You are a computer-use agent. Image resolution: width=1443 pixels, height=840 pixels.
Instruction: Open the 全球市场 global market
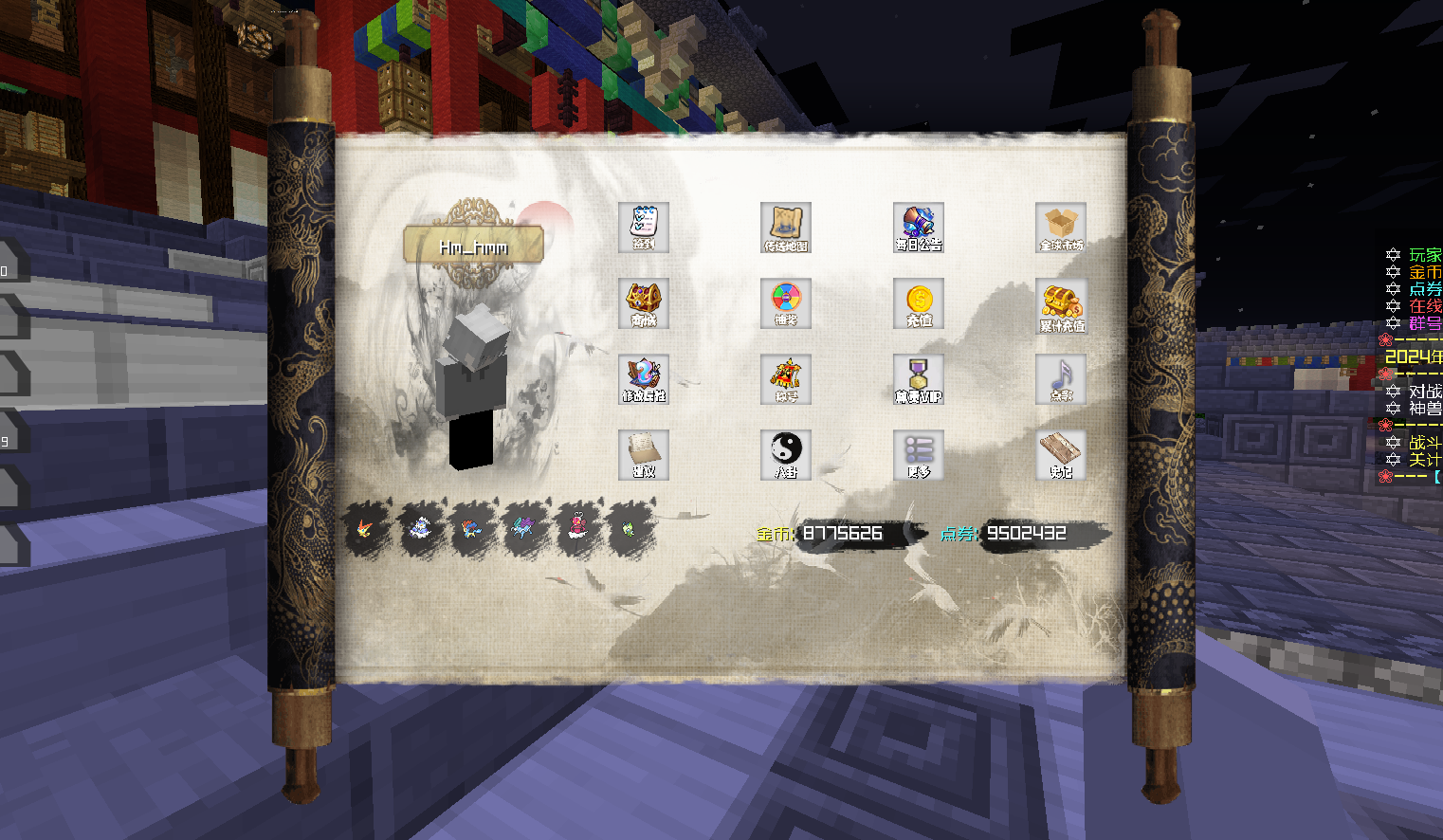coord(1060,228)
